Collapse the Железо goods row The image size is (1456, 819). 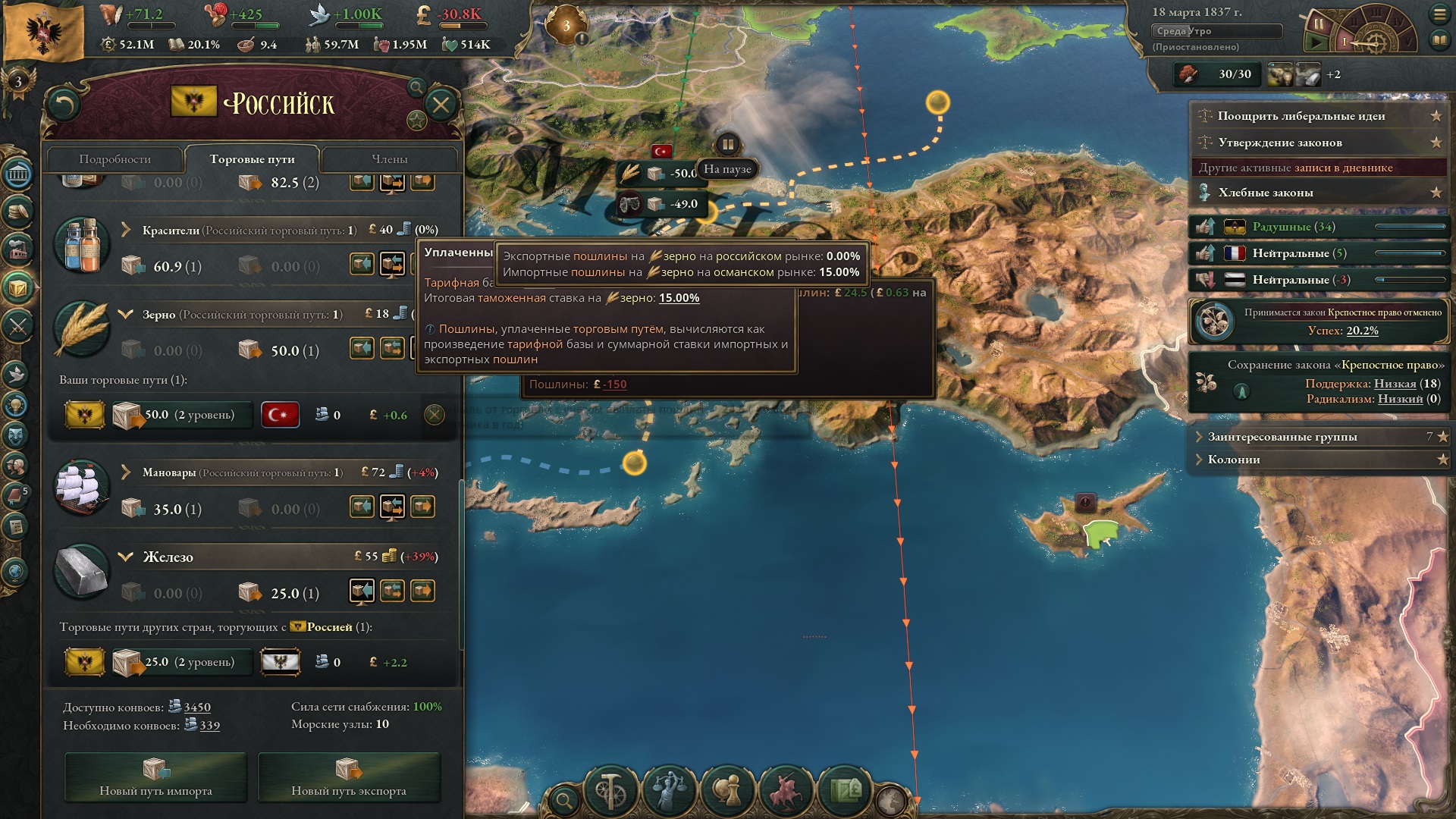coord(126,557)
